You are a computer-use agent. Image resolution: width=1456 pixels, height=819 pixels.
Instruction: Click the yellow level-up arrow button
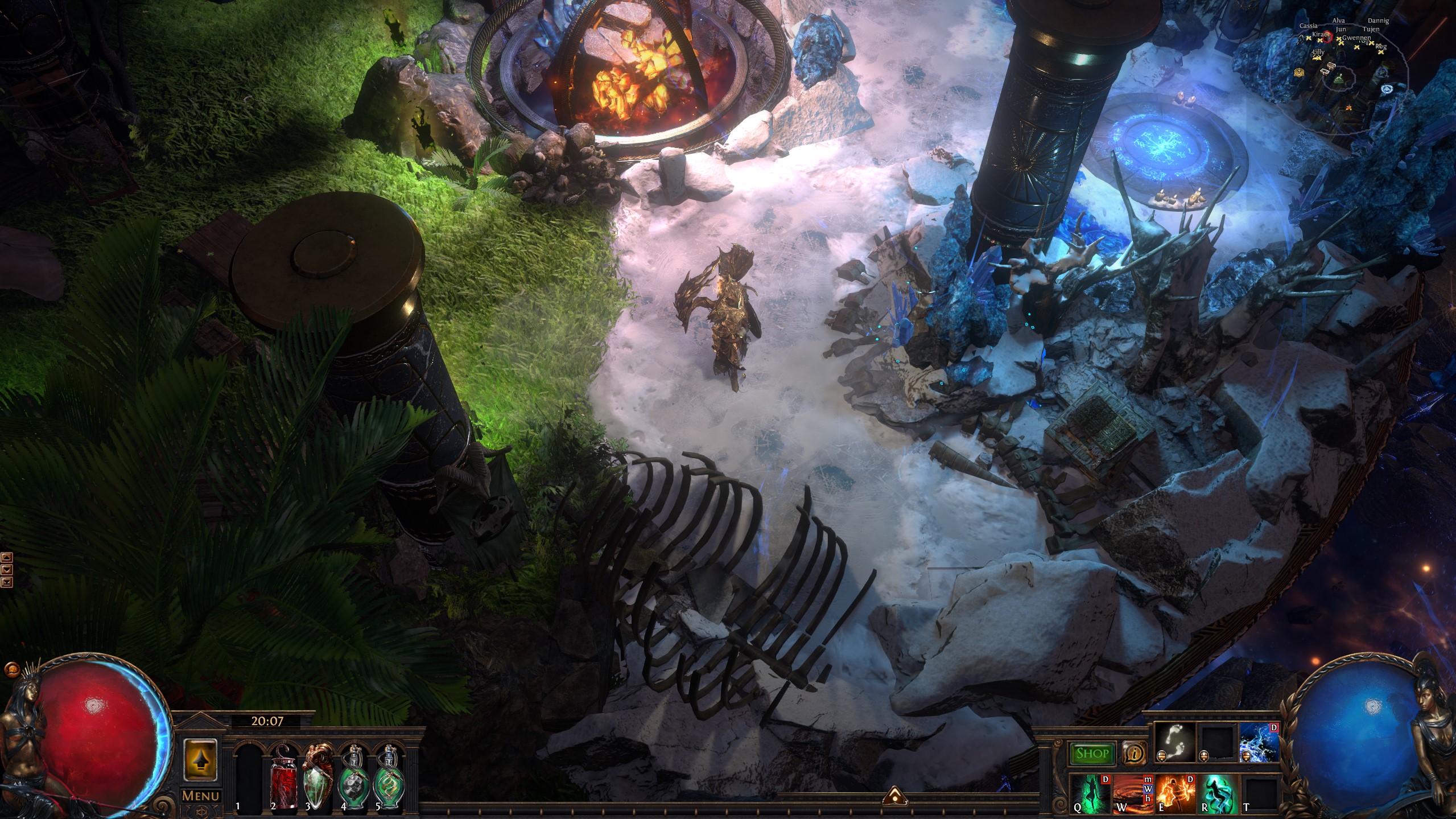[x=200, y=759]
